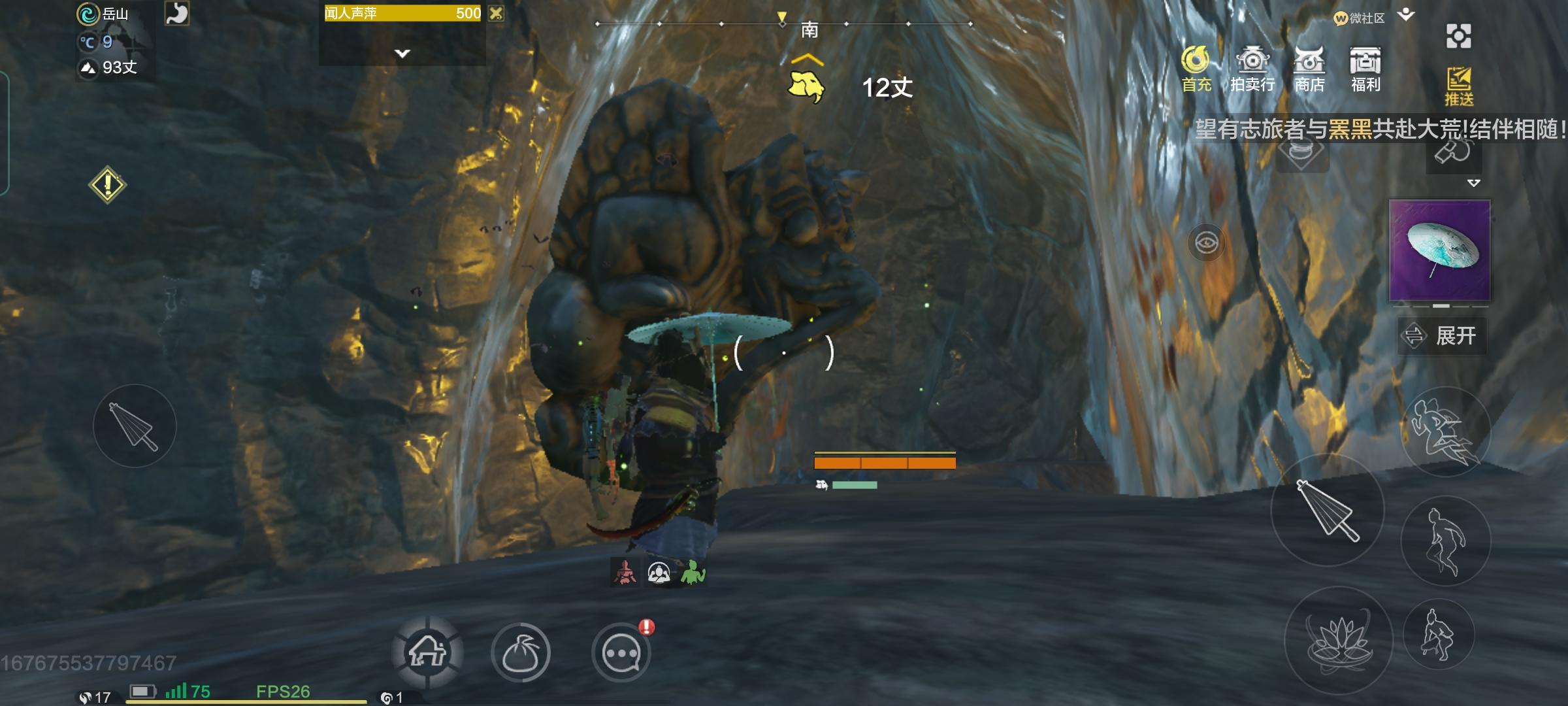
Task: Open the chat bubble icon
Action: (x=622, y=652)
